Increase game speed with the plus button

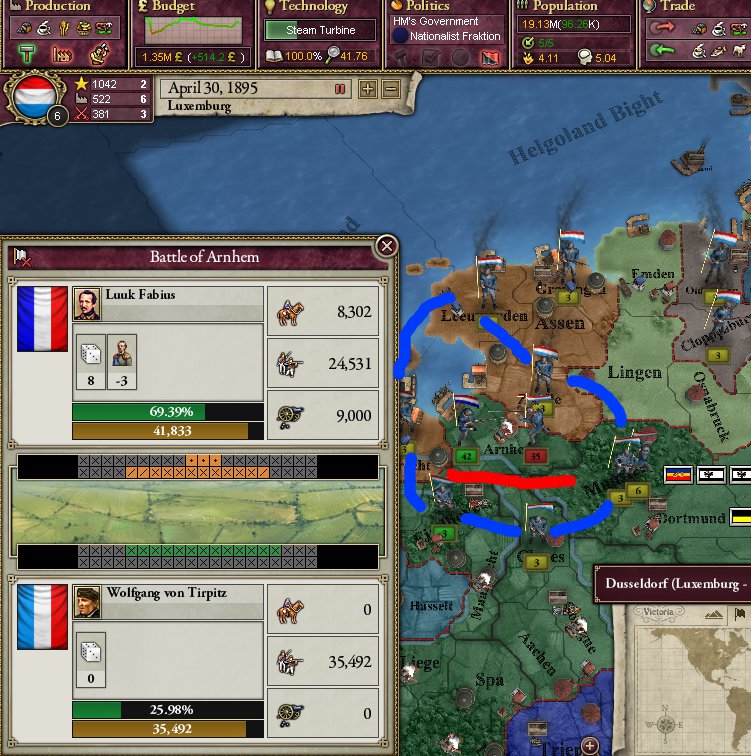point(368,89)
